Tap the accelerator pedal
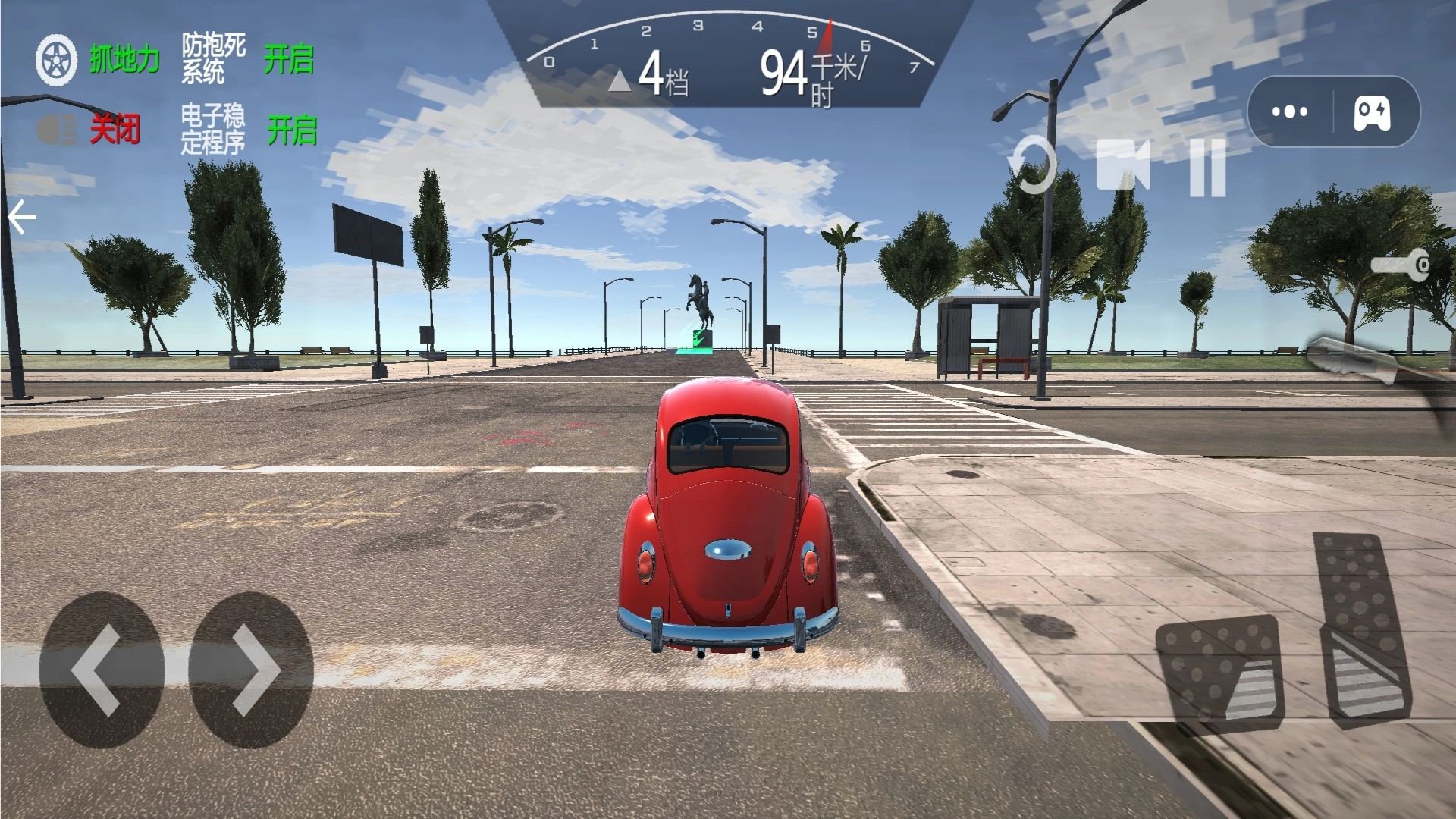The image size is (1456, 819). (1363, 629)
